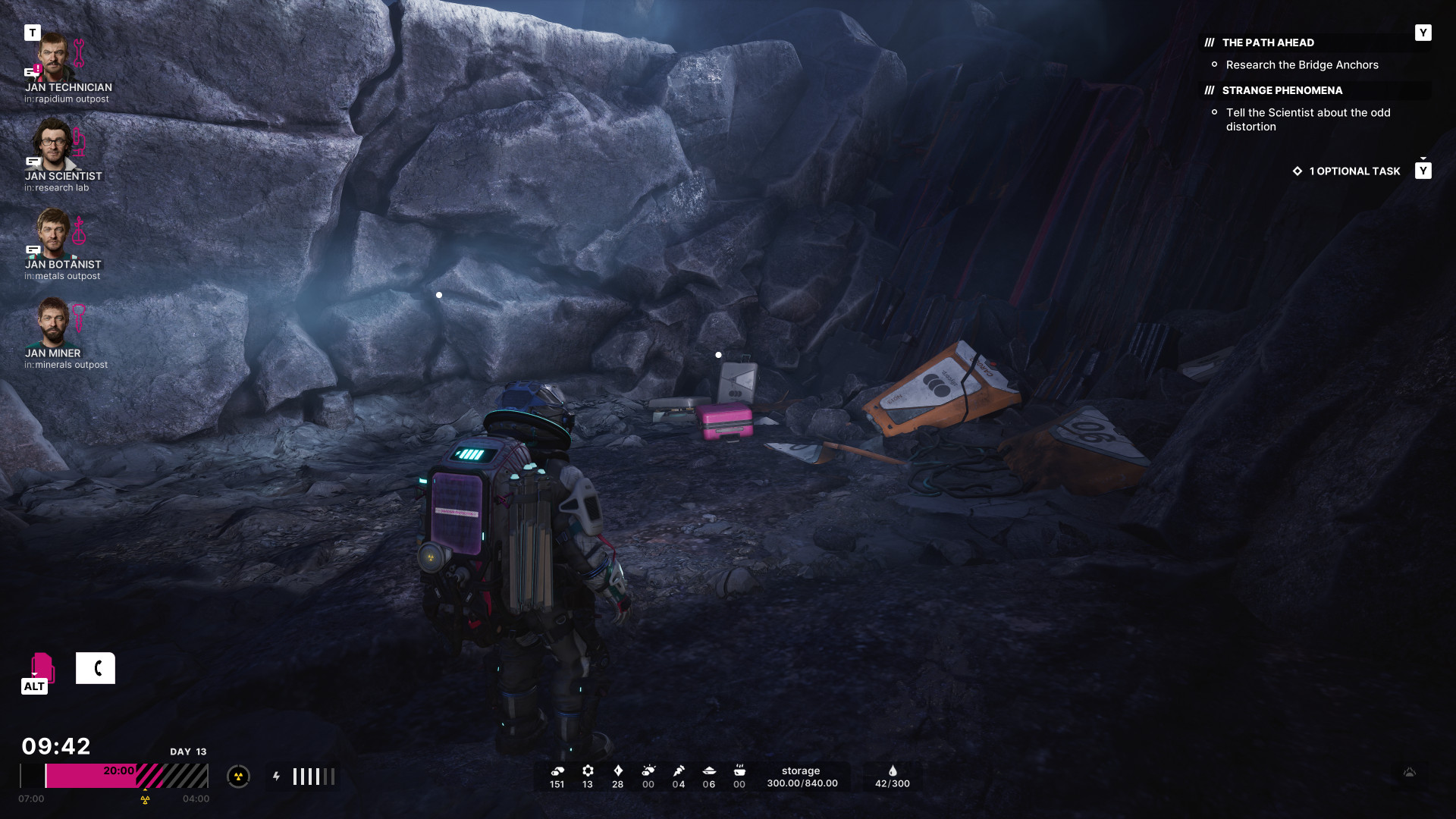The width and height of the screenshot is (1456, 819).
Task: Choose Jan Botanist's portrait
Action: pos(53,233)
